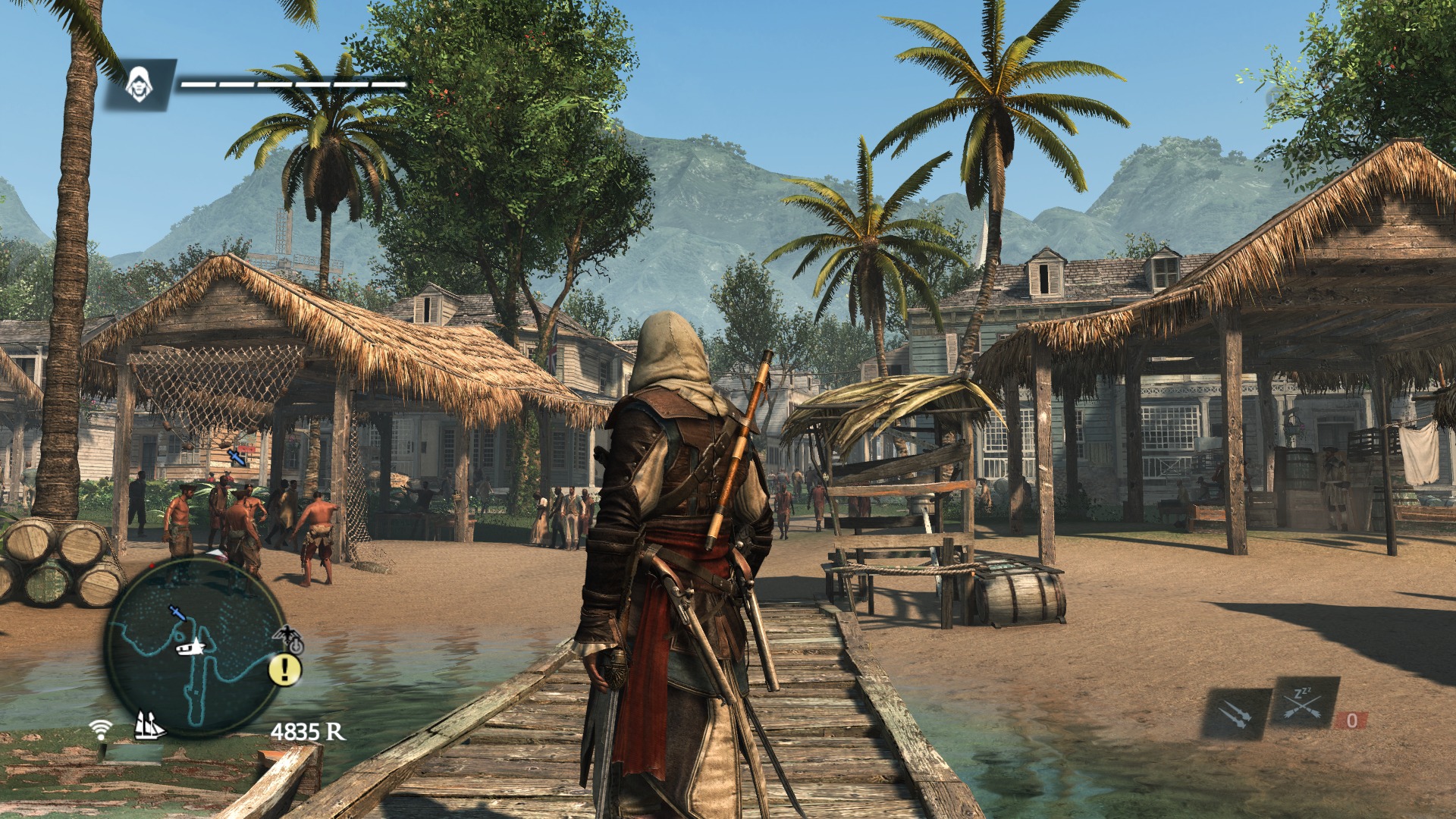The image size is (1456, 819).
Task: Click the blue dagger waypoint in the scene
Action: [237, 457]
